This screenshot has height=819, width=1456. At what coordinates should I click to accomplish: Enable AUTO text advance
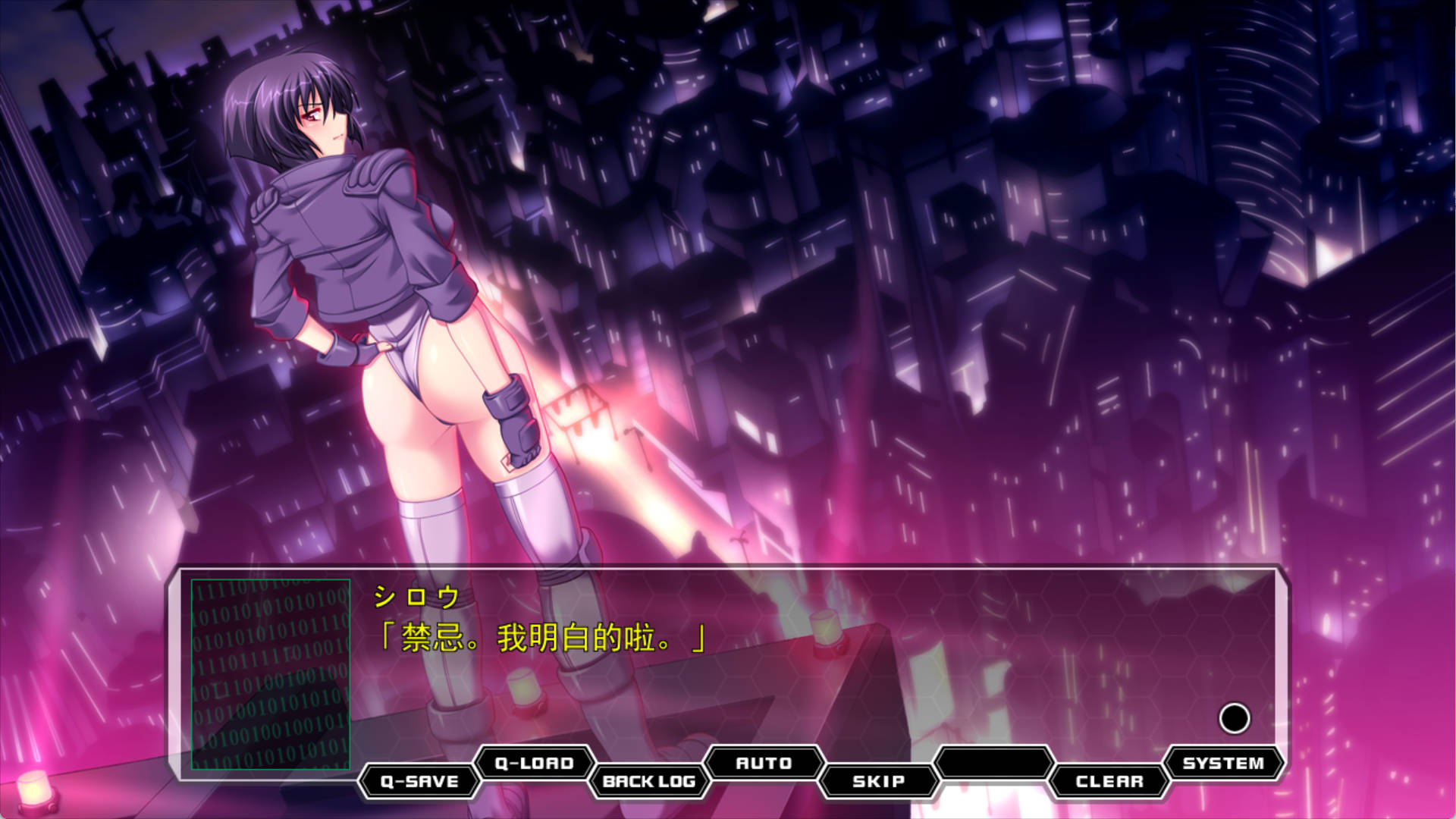[764, 763]
